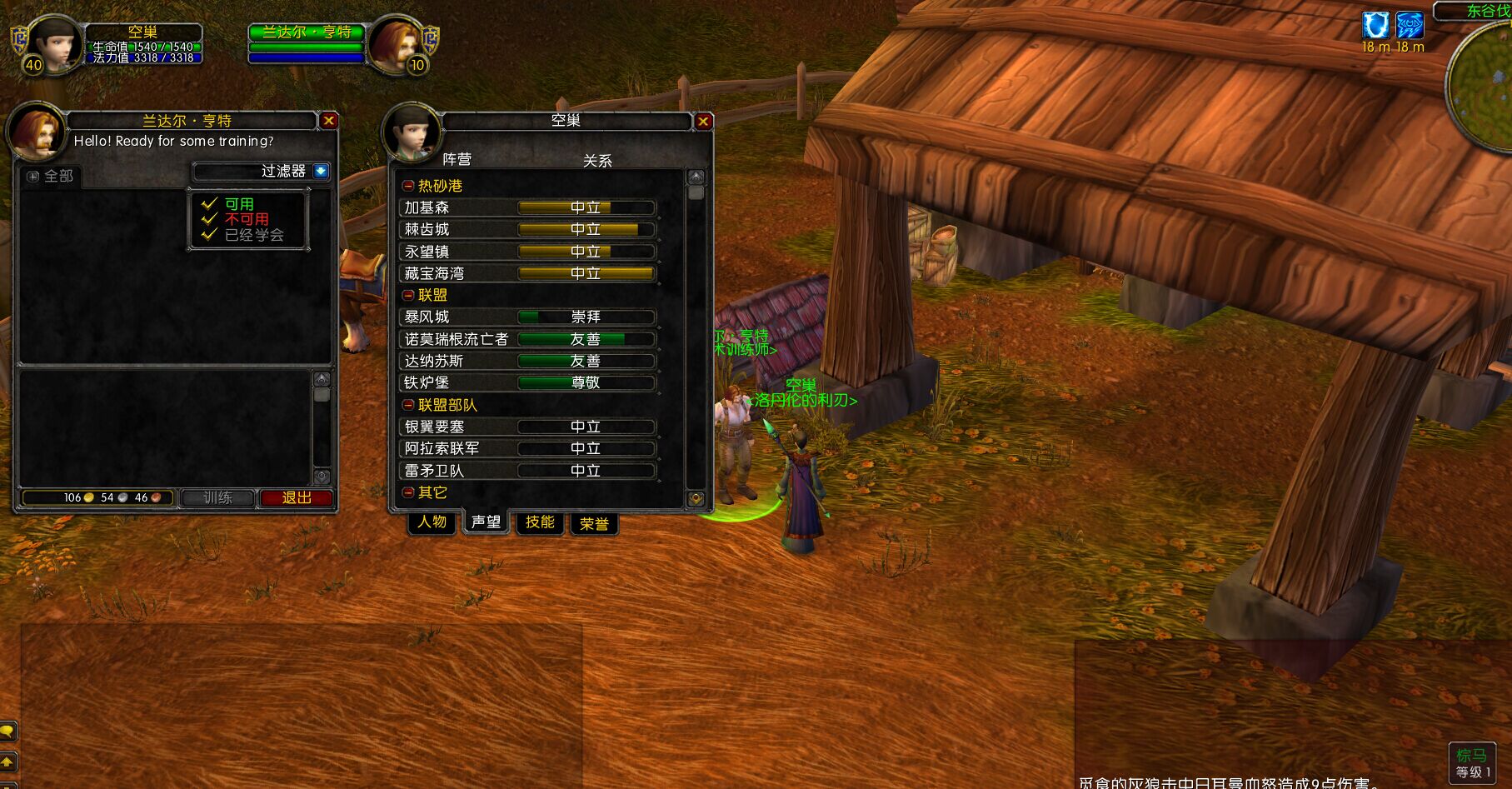
Task: Close the 空巢 character reputation window
Action: [x=703, y=122]
